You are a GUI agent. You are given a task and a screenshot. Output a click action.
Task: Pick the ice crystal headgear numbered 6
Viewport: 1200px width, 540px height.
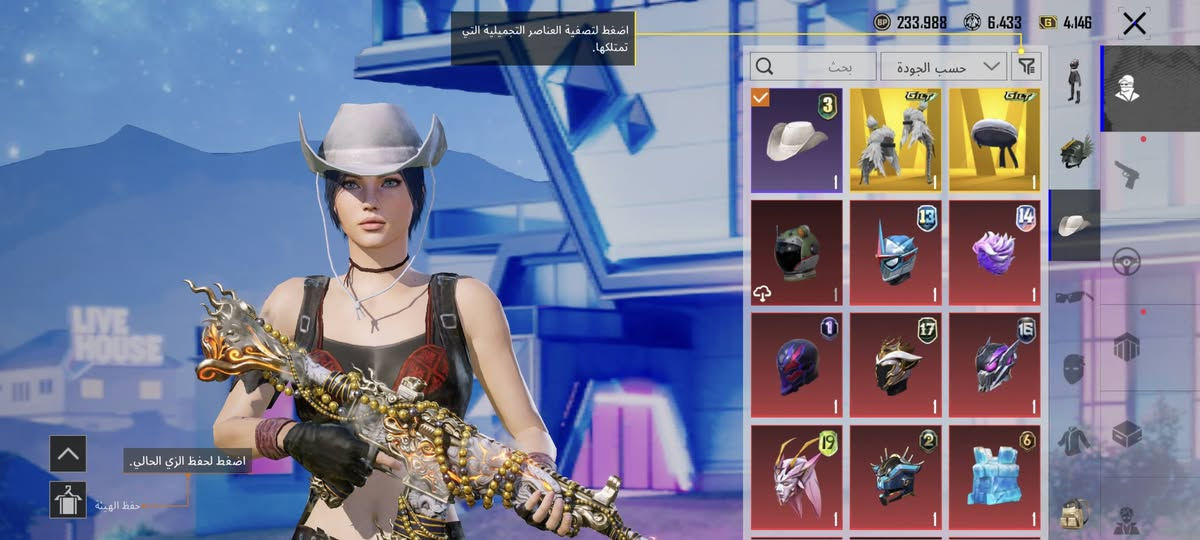click(994, 477)
